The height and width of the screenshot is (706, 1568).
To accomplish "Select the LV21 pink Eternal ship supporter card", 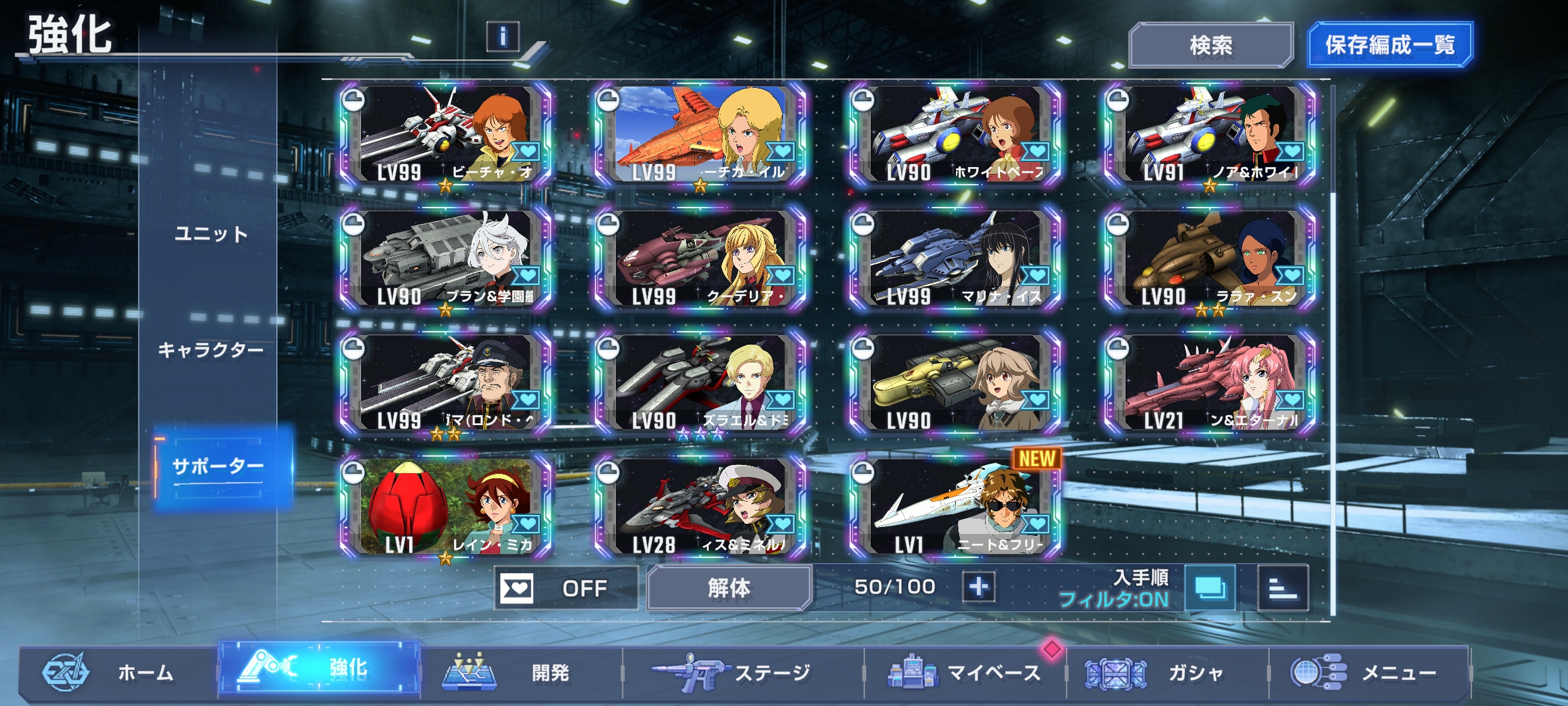I will pos(1209,383).
